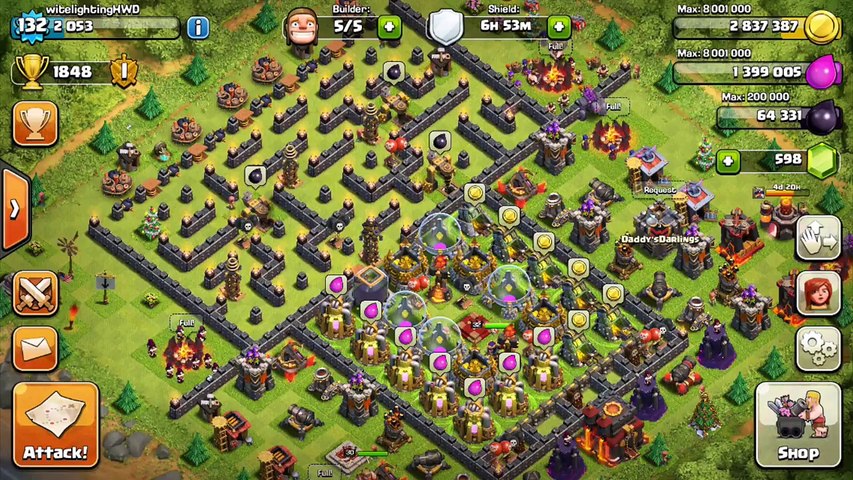This screenshot has width=853, height=480.
Task: Add a builder with green plus
Action: click(389, 27)
